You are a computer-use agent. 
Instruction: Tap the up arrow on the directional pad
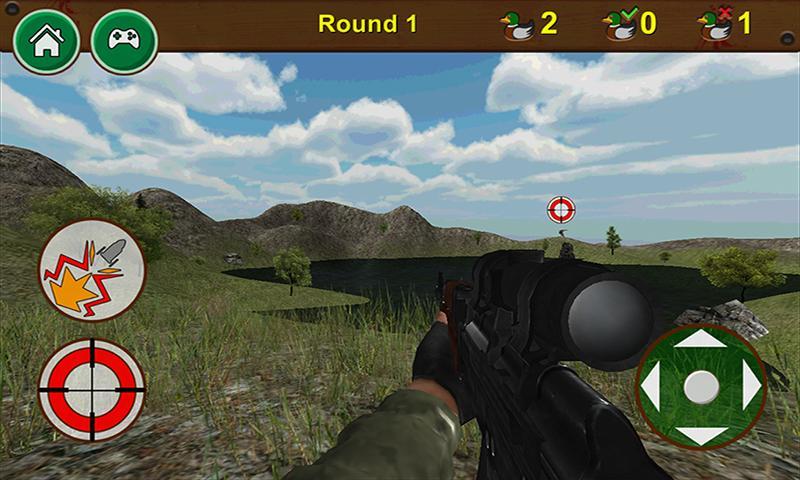click(x=701, y=341)
